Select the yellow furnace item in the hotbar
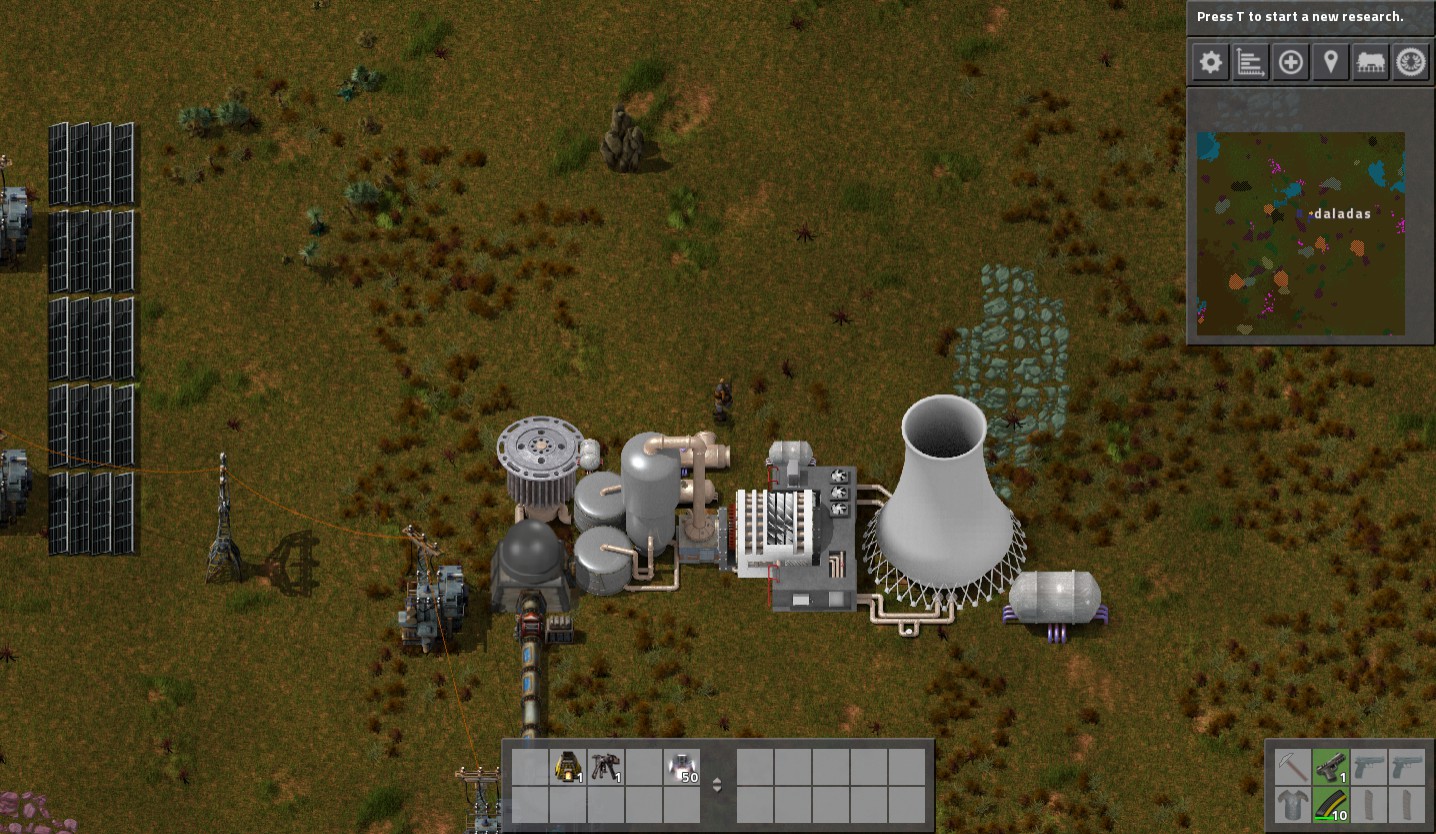The height and width of the screenshot is (834, 1436). tap(568, 767)
